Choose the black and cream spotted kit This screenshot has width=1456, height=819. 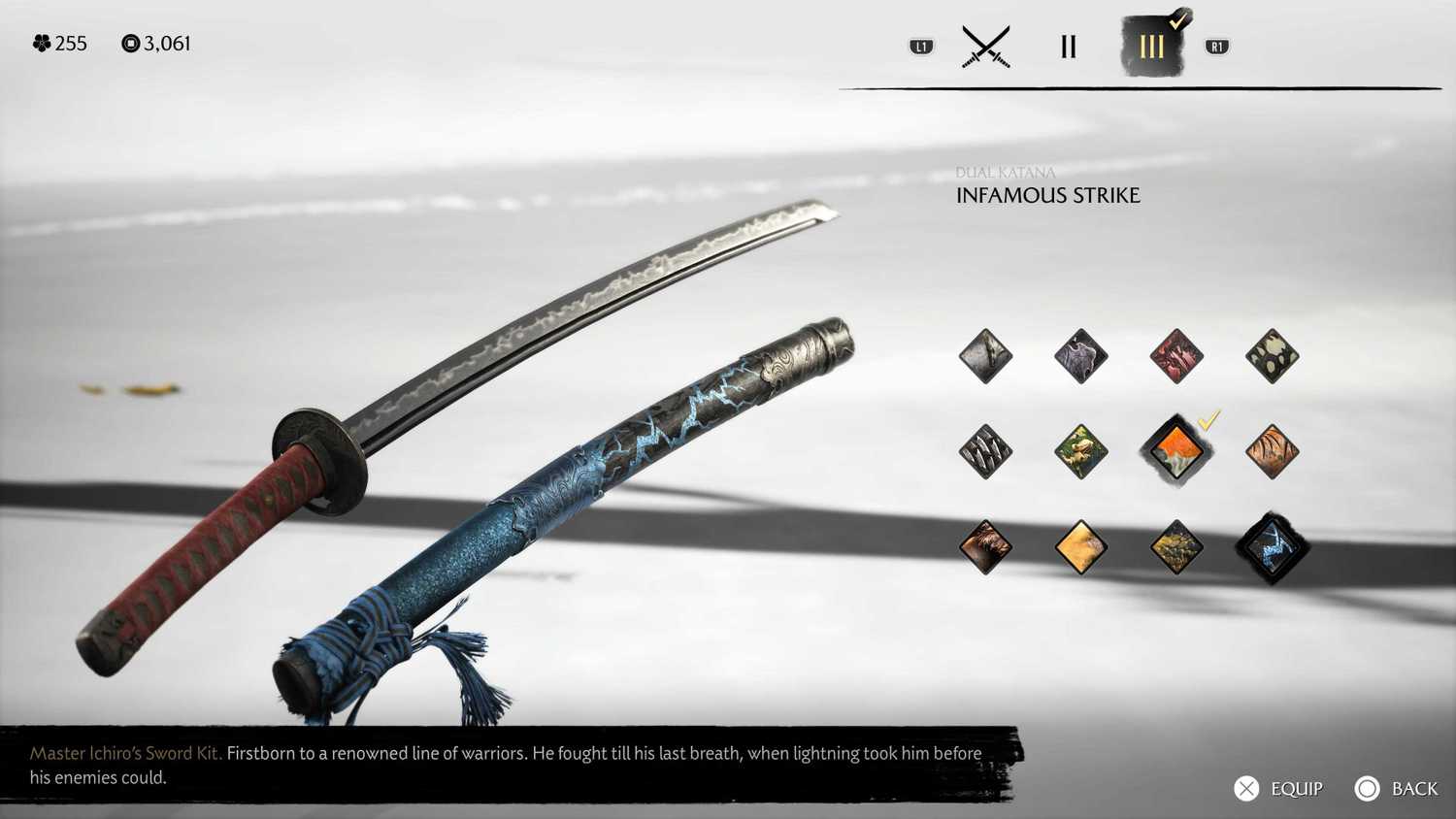click(x=1272, y=356)
